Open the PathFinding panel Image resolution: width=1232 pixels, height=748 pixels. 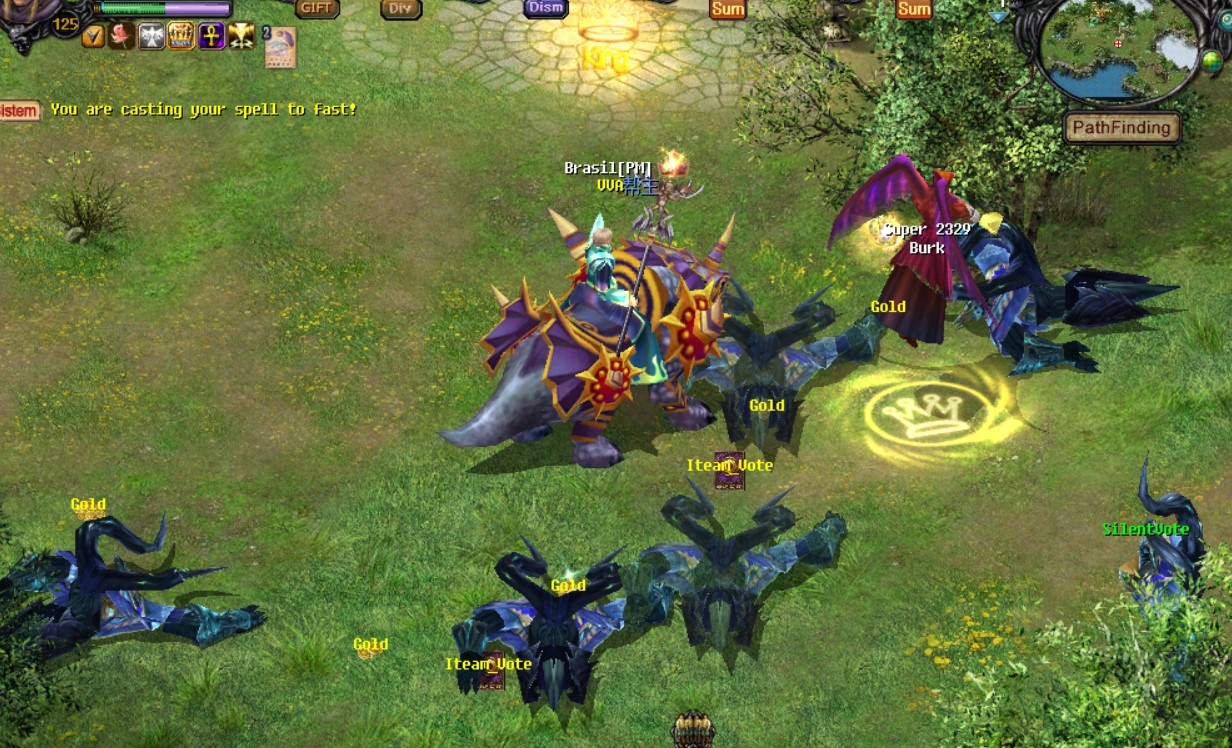point(1121,128)
